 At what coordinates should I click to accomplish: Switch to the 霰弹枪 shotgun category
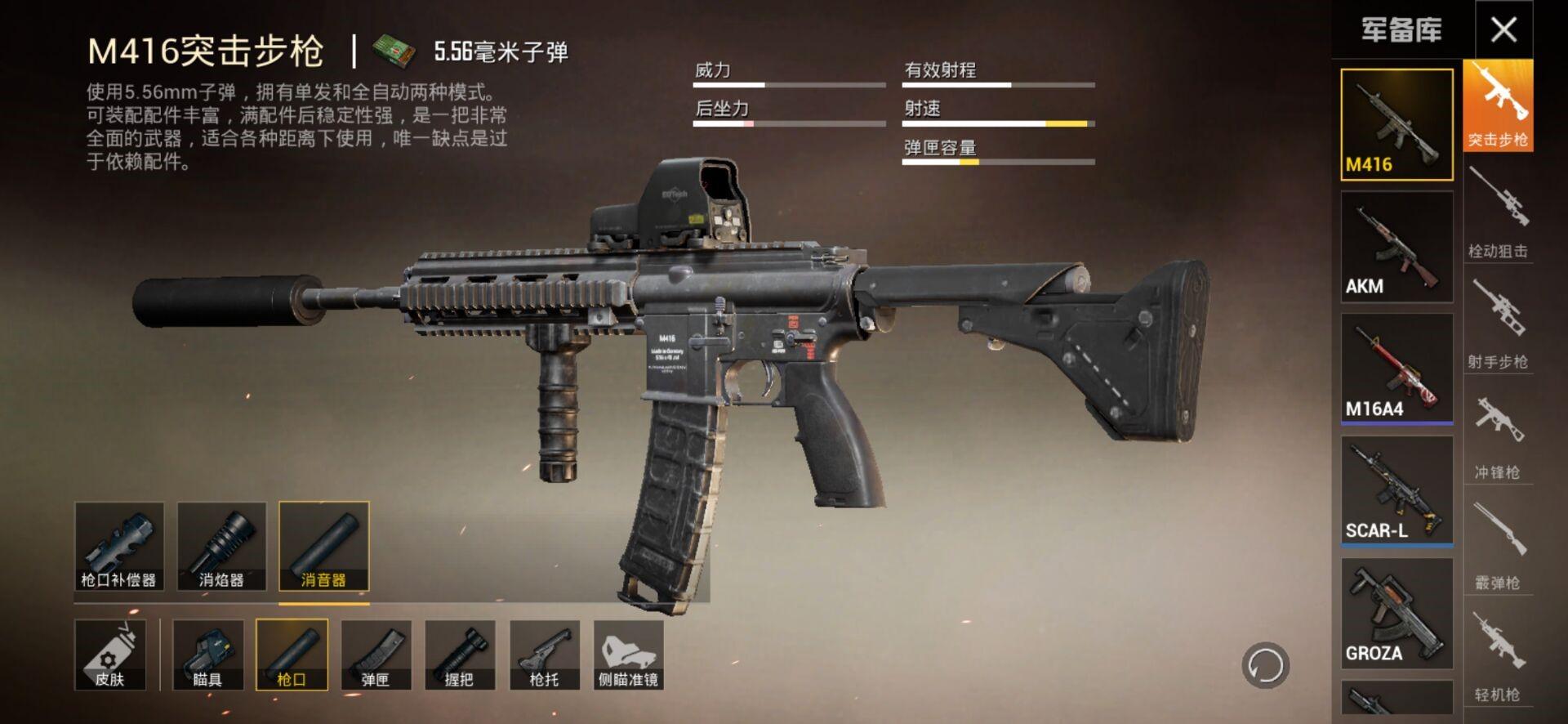pyautogui.click(x=1498, y=546)
